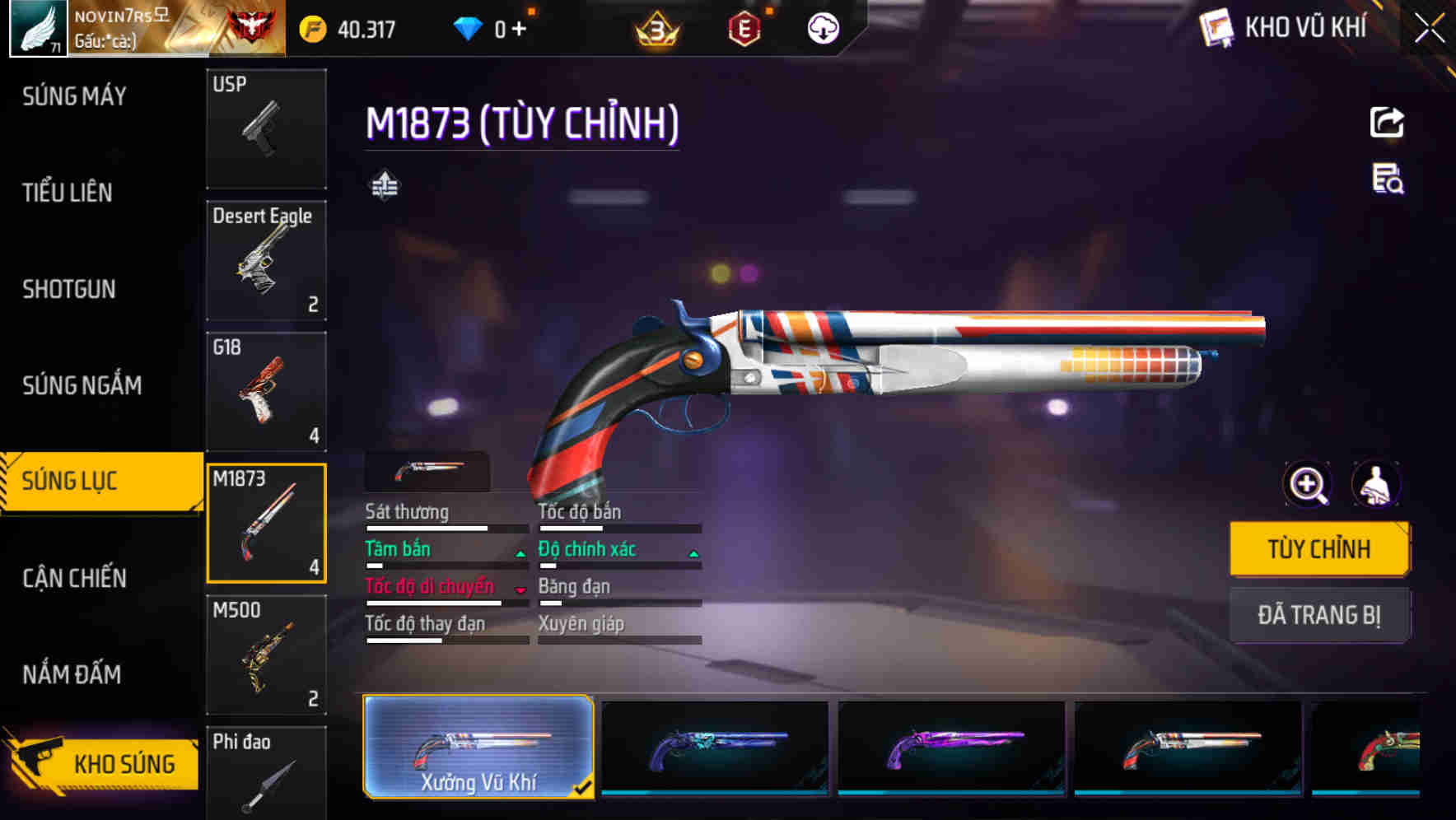Click the TÙY CHỈNH customize button
The width and height of the screenshot is (1456, 820).
click(x=1318, y=549)
